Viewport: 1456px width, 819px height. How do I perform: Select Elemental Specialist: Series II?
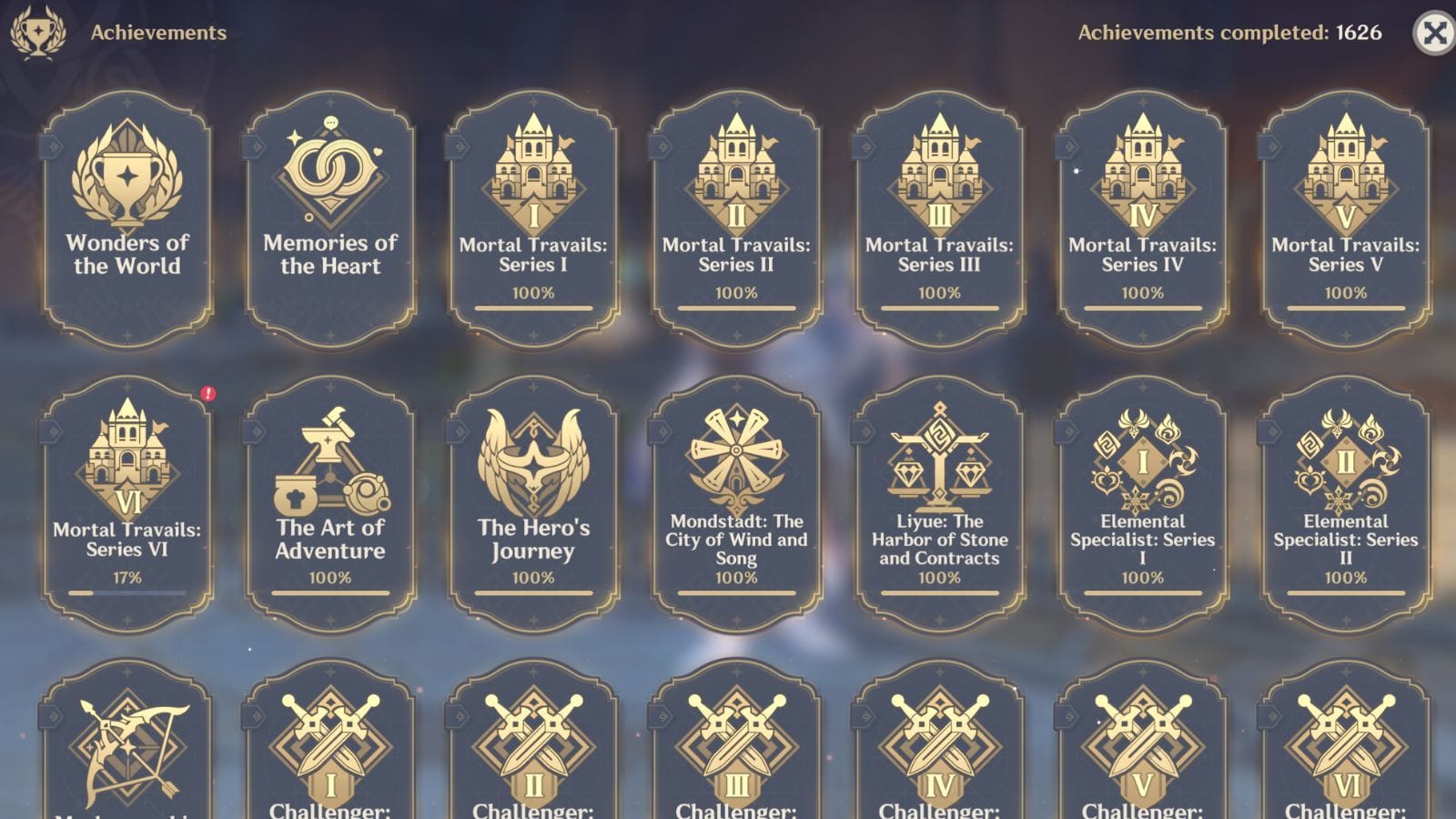(x=1344, y=491)
